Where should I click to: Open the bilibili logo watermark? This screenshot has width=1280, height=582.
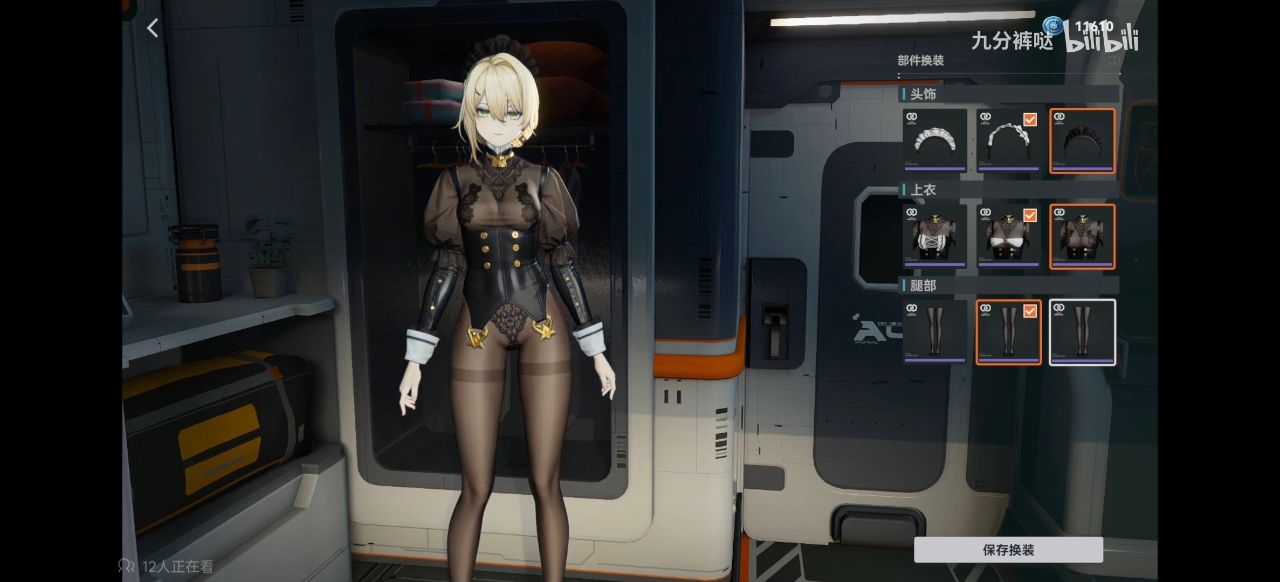pyautogui.click(x=1100, y=40)
